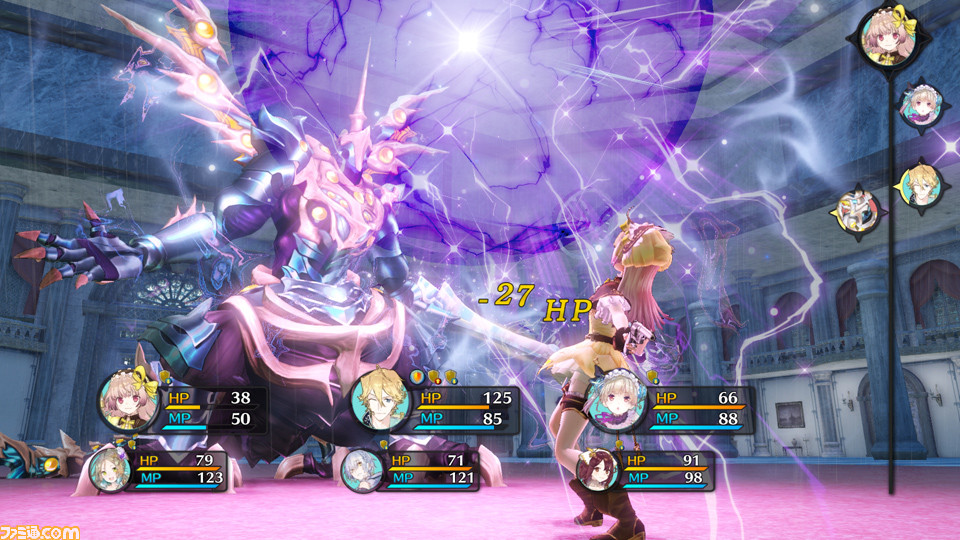Click the enemy monster turn-order icon
This screenshot has width=960, height=540.
click(858, 211)
